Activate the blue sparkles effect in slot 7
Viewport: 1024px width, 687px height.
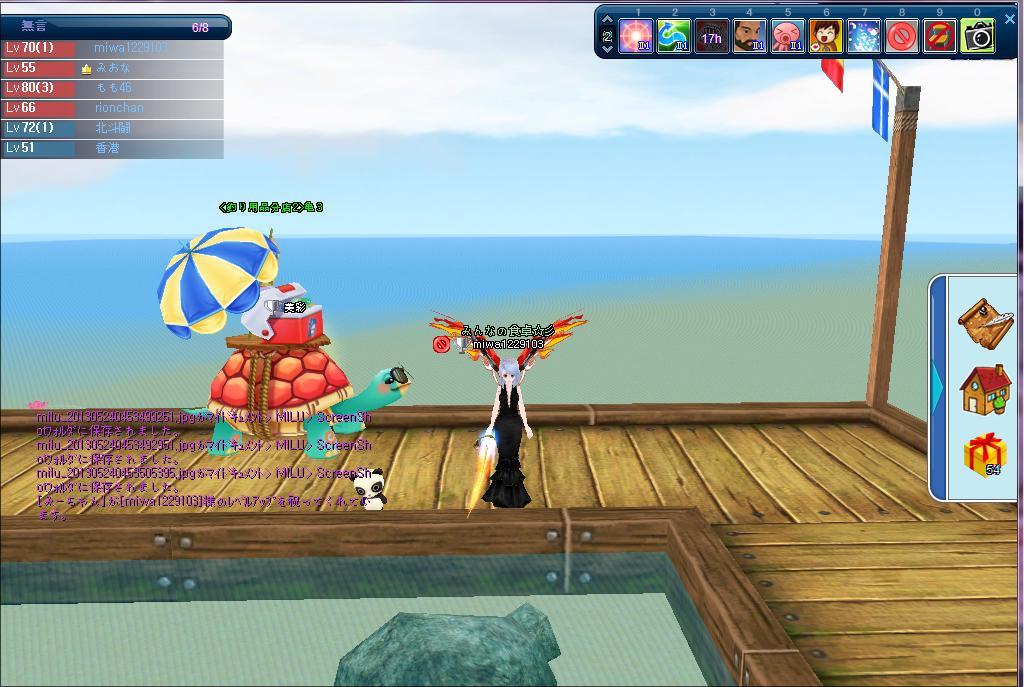864,37
